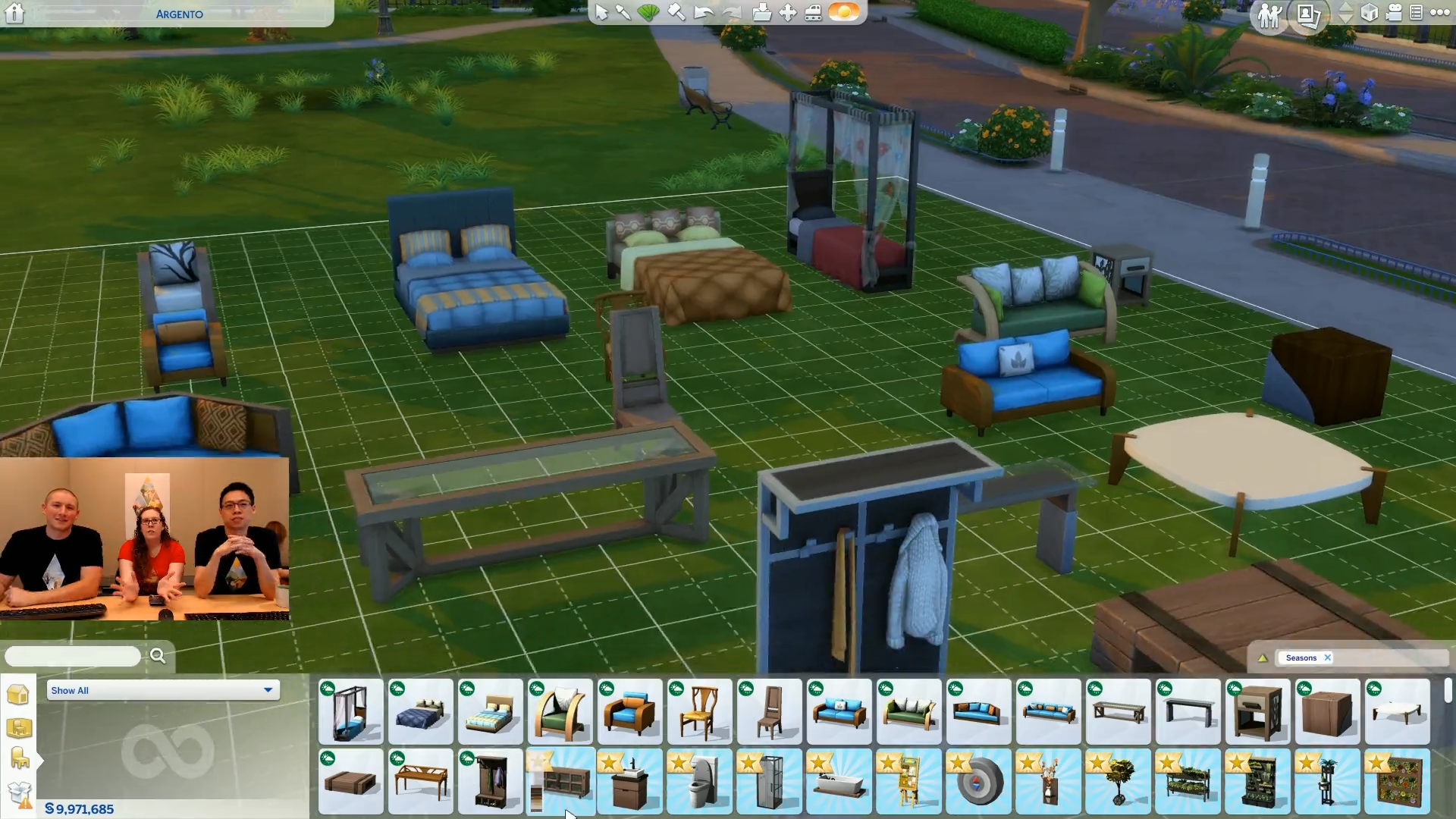Image resolution: width=1456 pixels, height=819 pixels.
Task: Open Build mode via the house sidebar icon
Action: pos(17,695)
